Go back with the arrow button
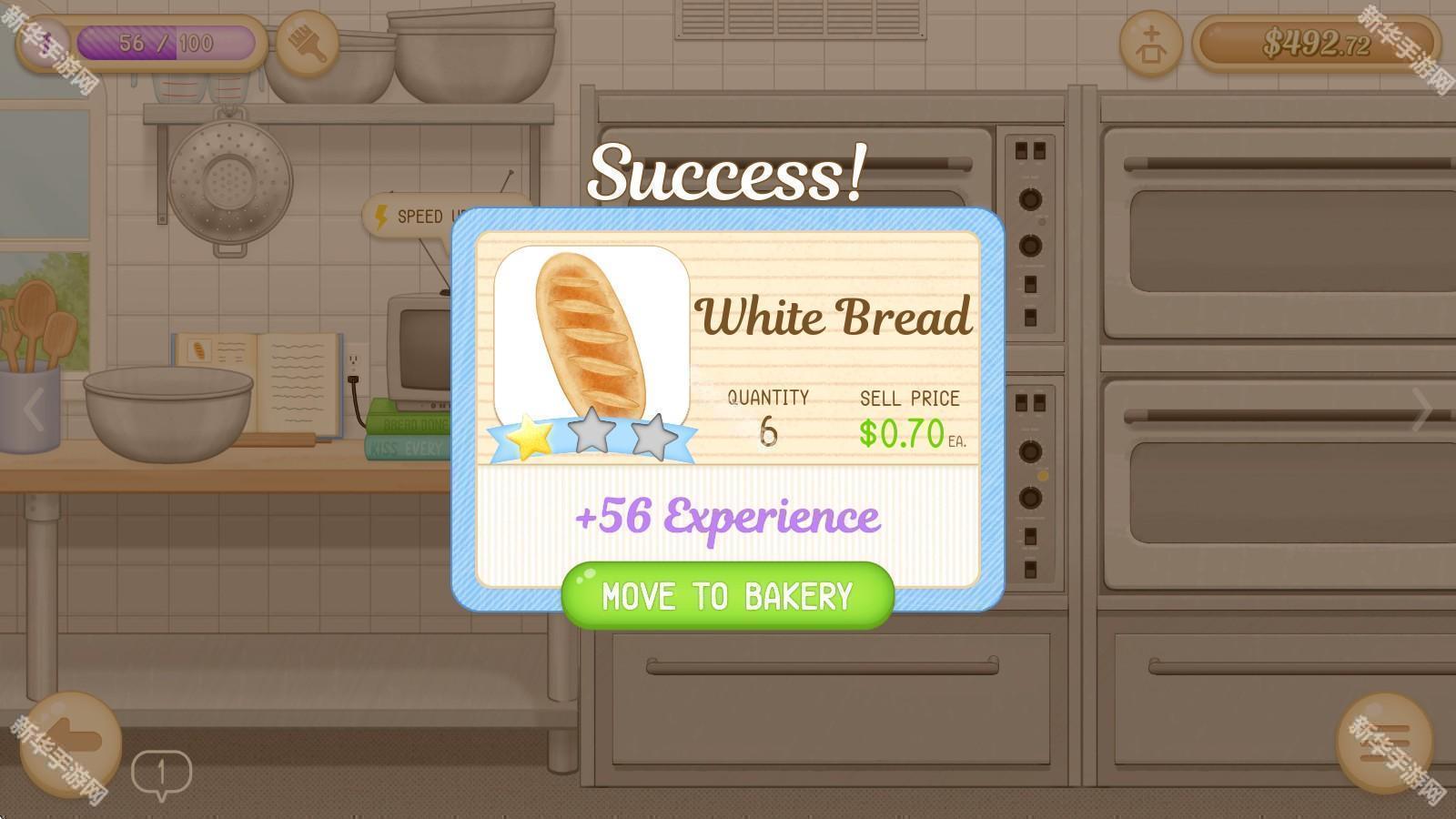1456x819 pixels. click(x=70, y=742)
